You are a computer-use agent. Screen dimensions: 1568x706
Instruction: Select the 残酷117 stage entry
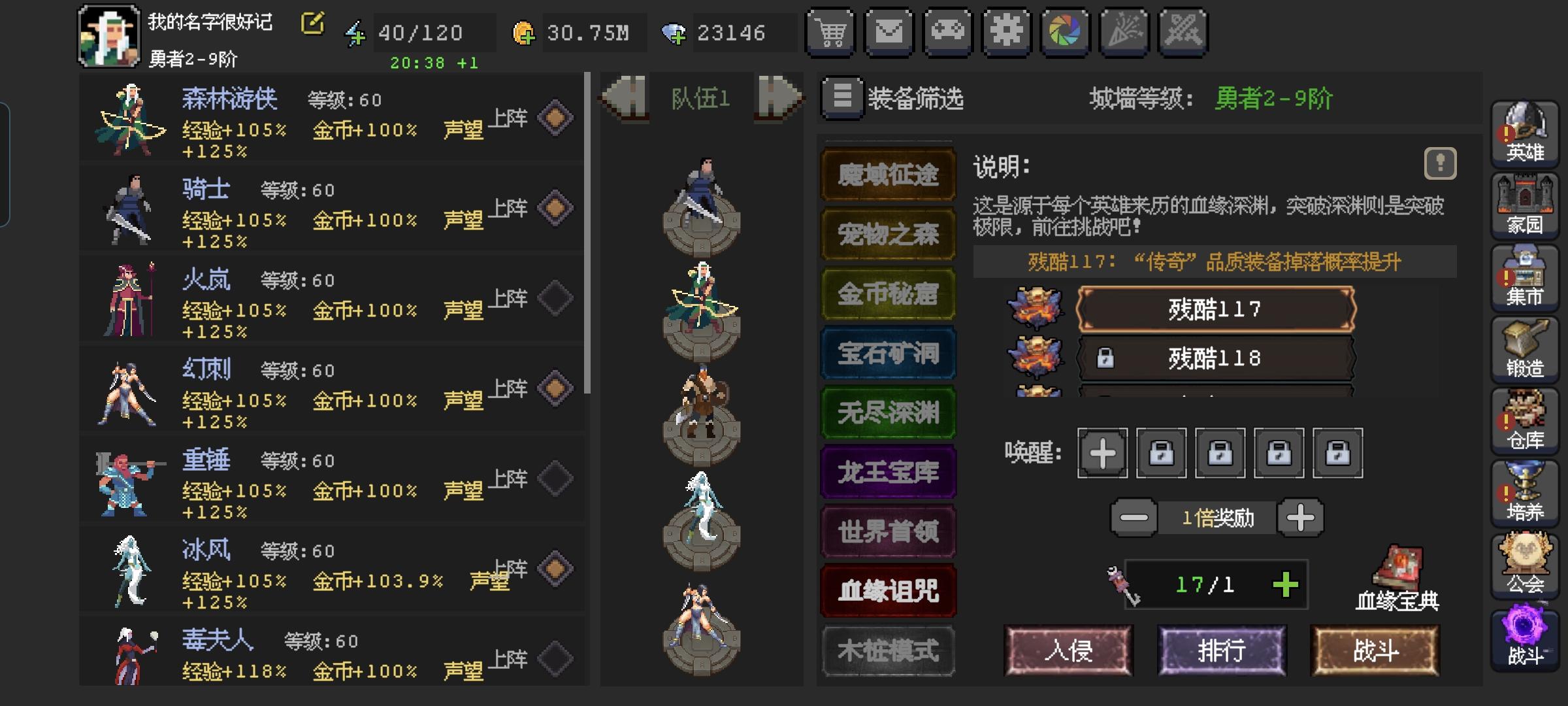[x=1217, y=309]
